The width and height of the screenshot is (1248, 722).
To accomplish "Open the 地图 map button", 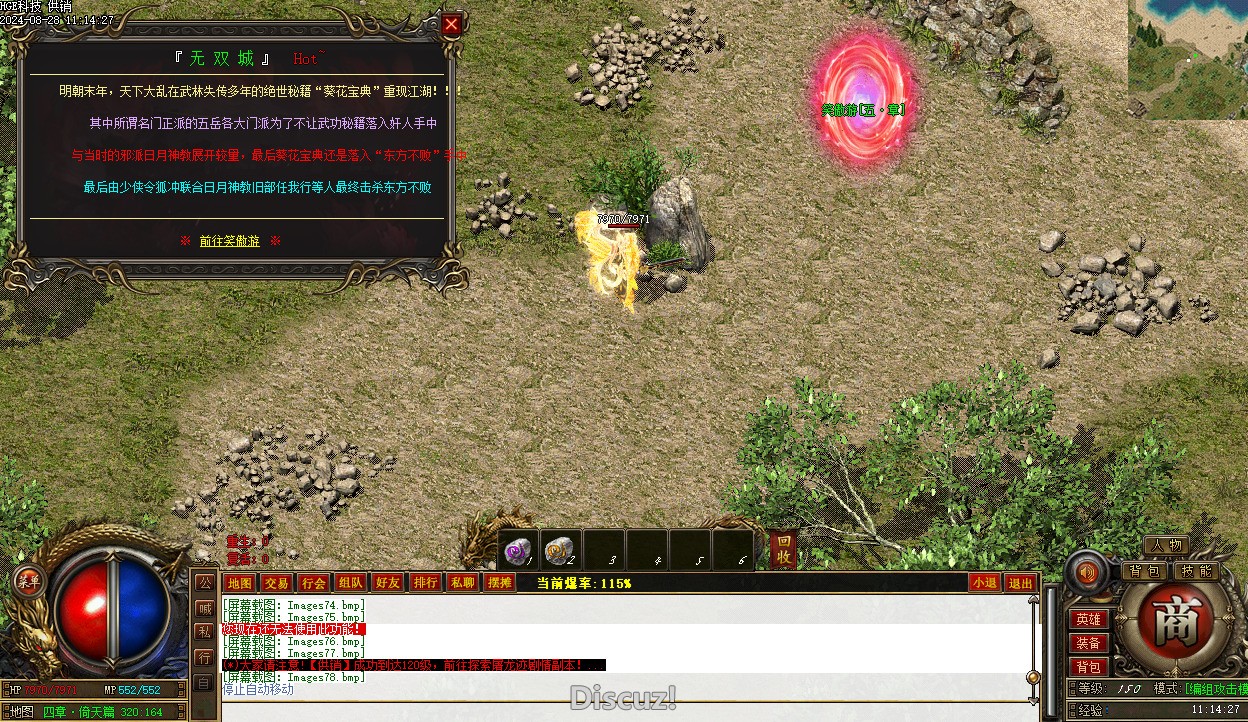I will [239, 583].
